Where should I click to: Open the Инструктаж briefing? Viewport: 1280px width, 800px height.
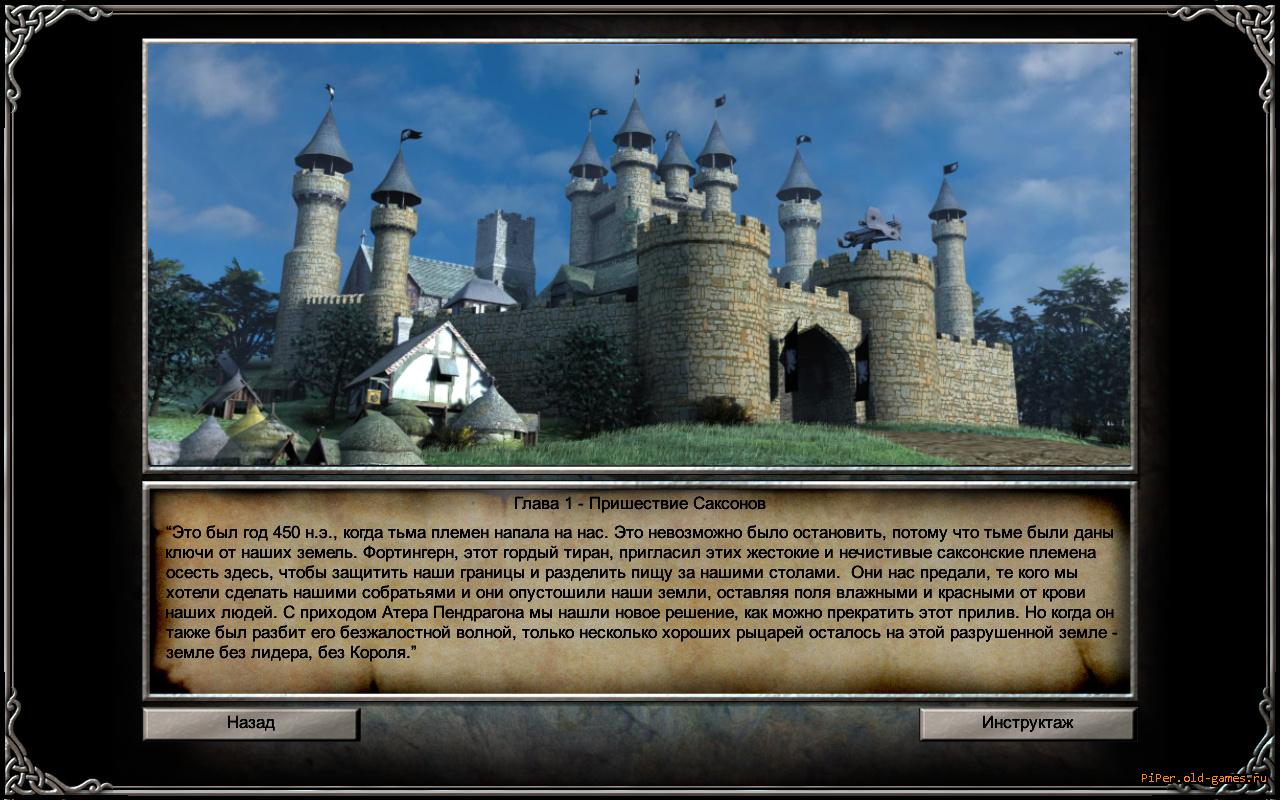(1027, 723)
